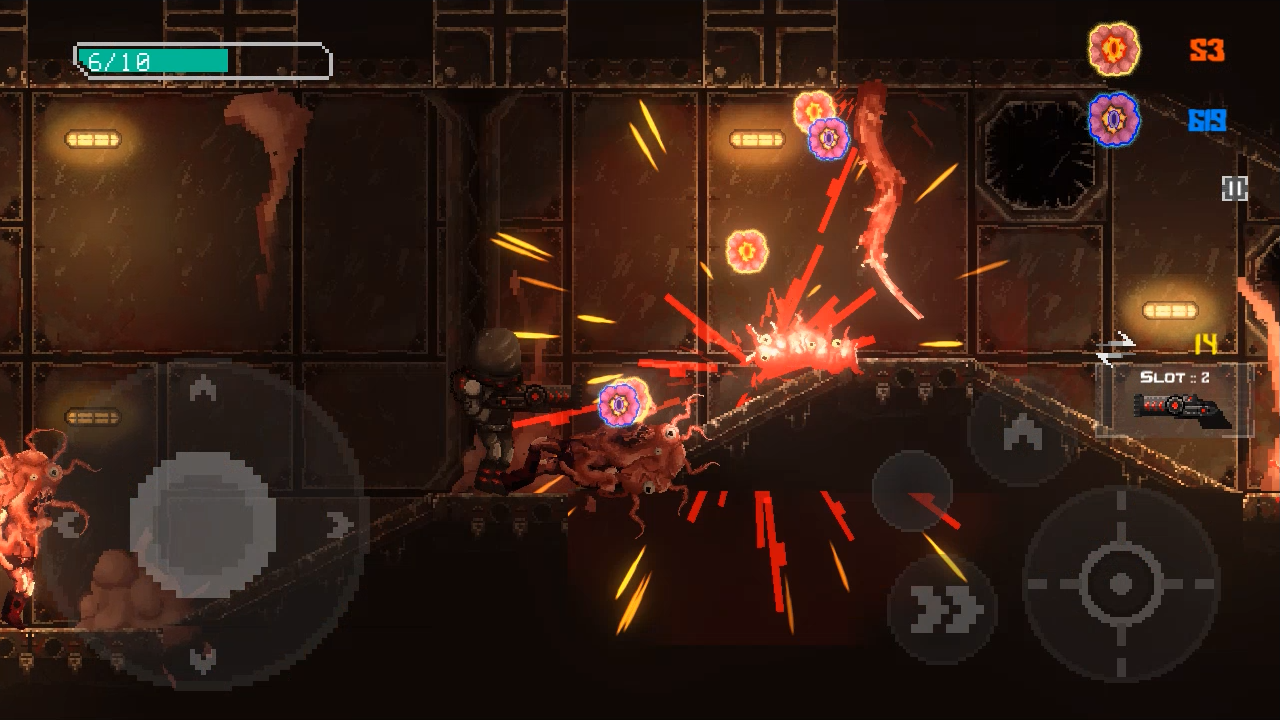This screenshot has height=720, width=1280.
Task: Activate the double-chevron dash button
Action: 942,609
